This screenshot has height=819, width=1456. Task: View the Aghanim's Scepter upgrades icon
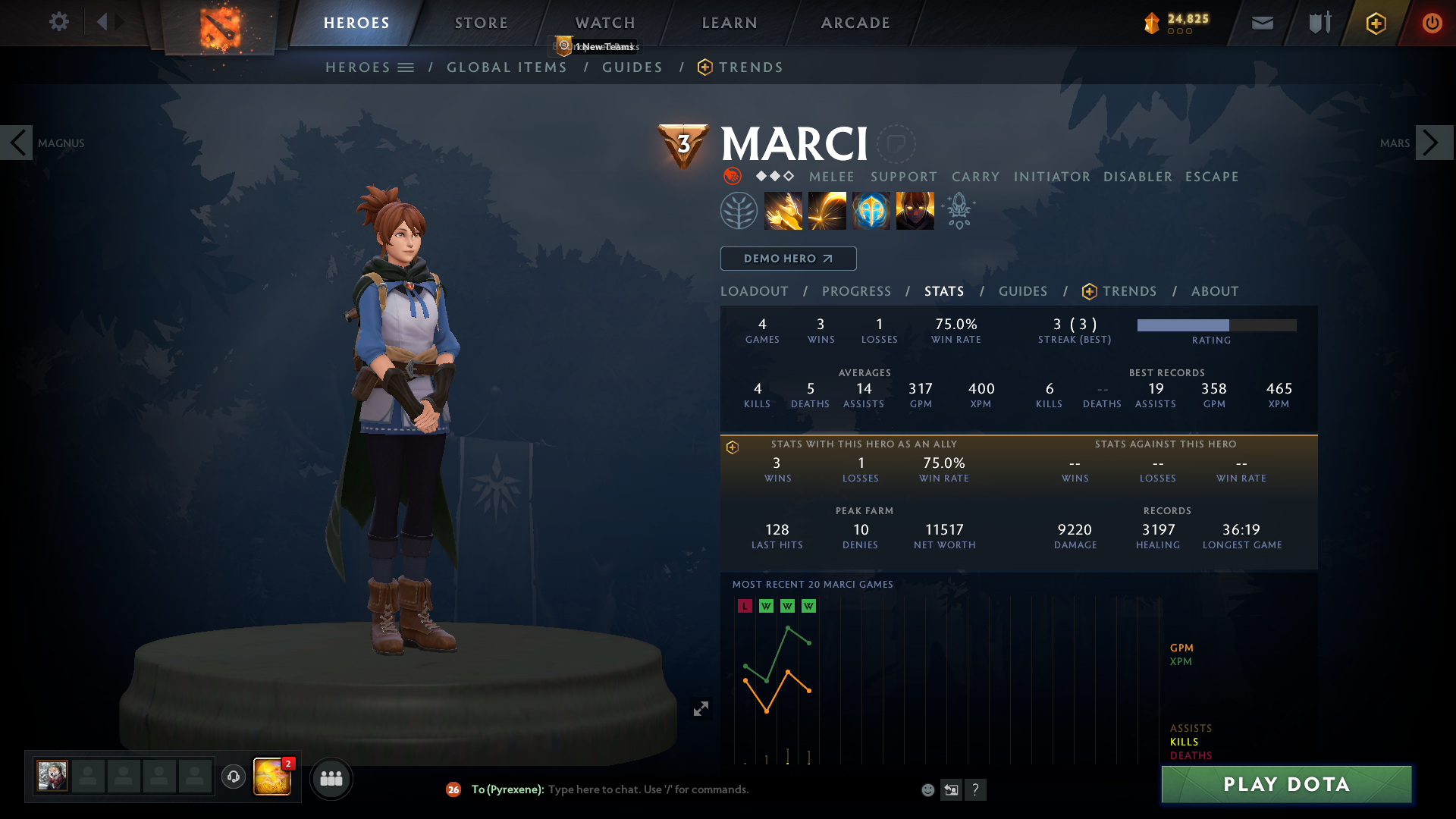pyautogui.click(x=958, y=210)
